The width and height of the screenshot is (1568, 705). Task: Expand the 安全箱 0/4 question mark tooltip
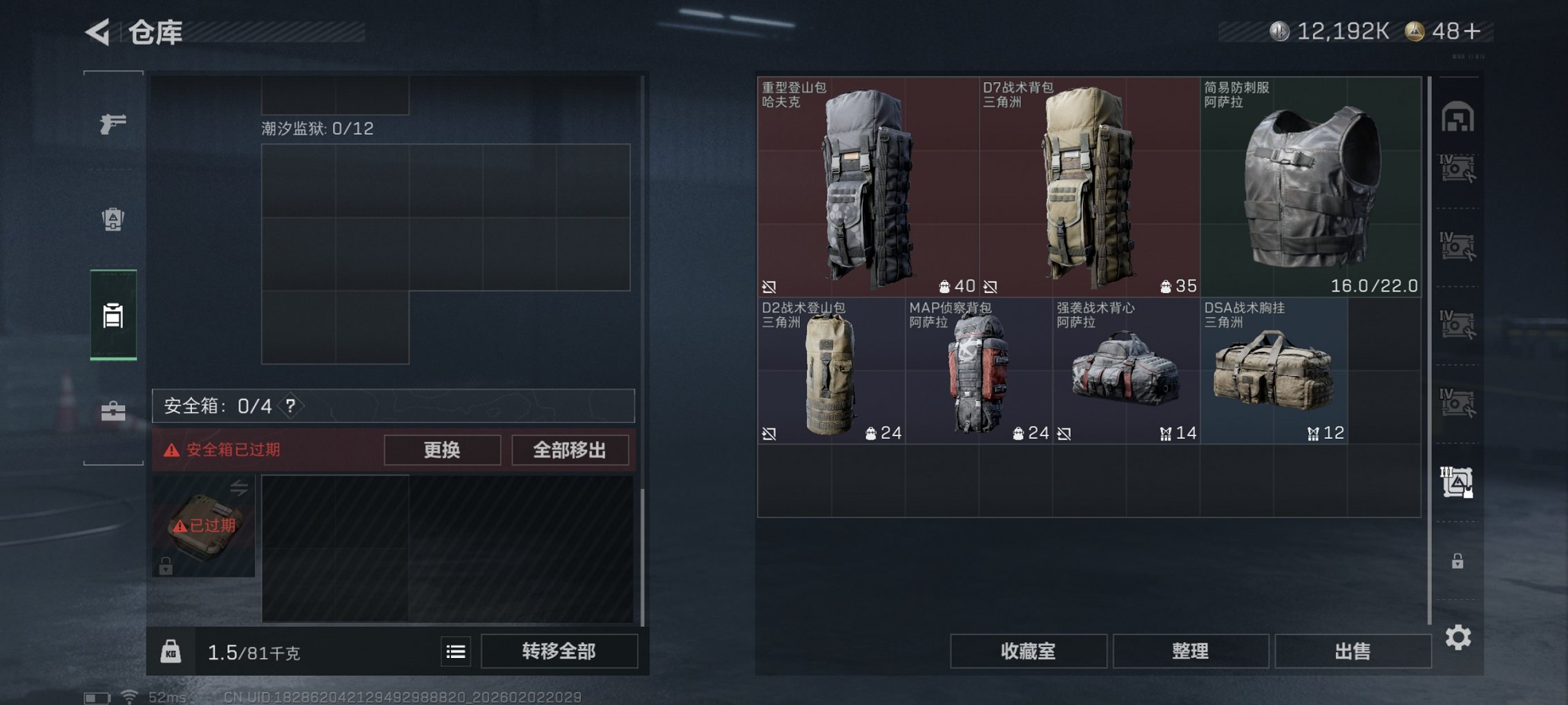pyautogui.click(x=291, y=406)
